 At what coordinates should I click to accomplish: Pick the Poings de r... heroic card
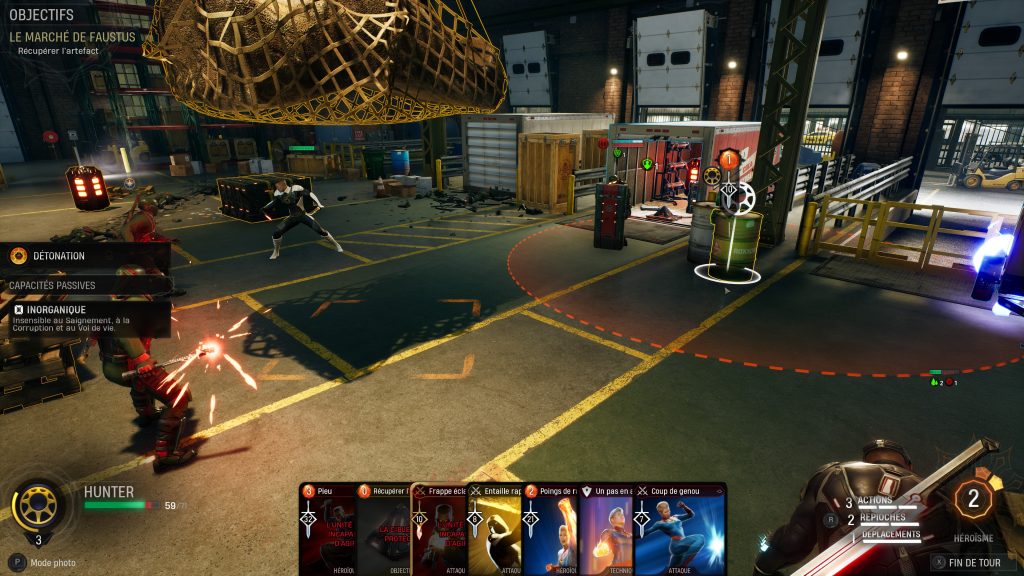click(x=551, y=530)
